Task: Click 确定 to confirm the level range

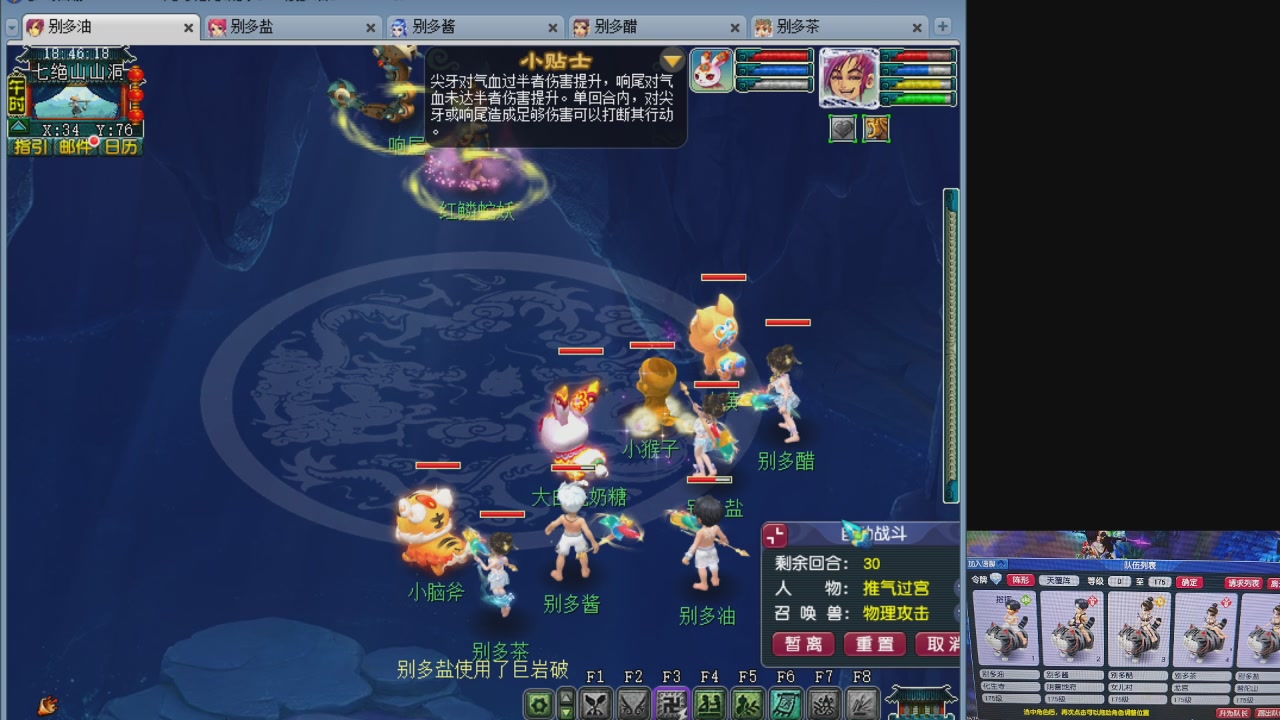Action: coord(1189,582)
